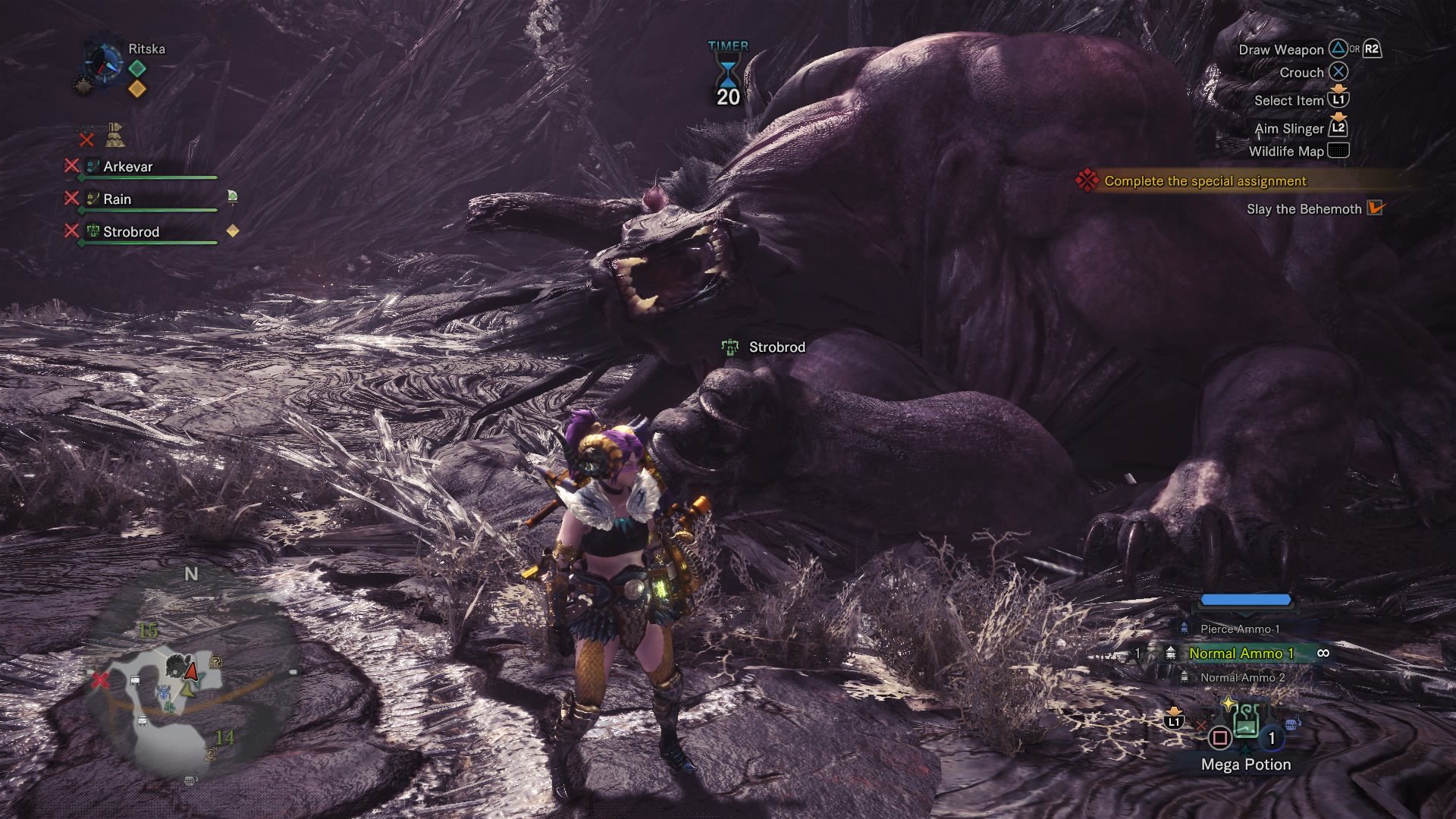Choose Normal Ammo 1 in the ammo list
Image resolution: width=1456 pixels, height=819 pixels.
1241,653
